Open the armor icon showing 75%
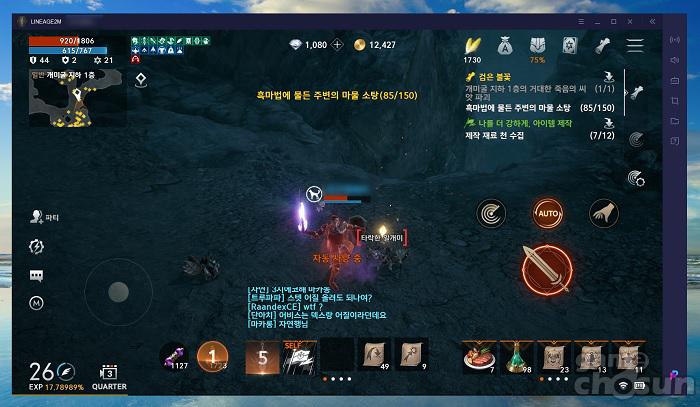The height and width of the screenshot is (407, 700). click(538, 46)
